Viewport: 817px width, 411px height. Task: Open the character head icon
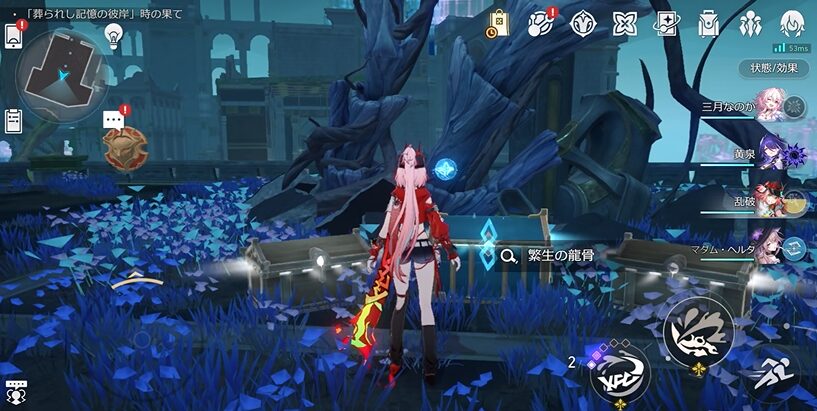792,23
